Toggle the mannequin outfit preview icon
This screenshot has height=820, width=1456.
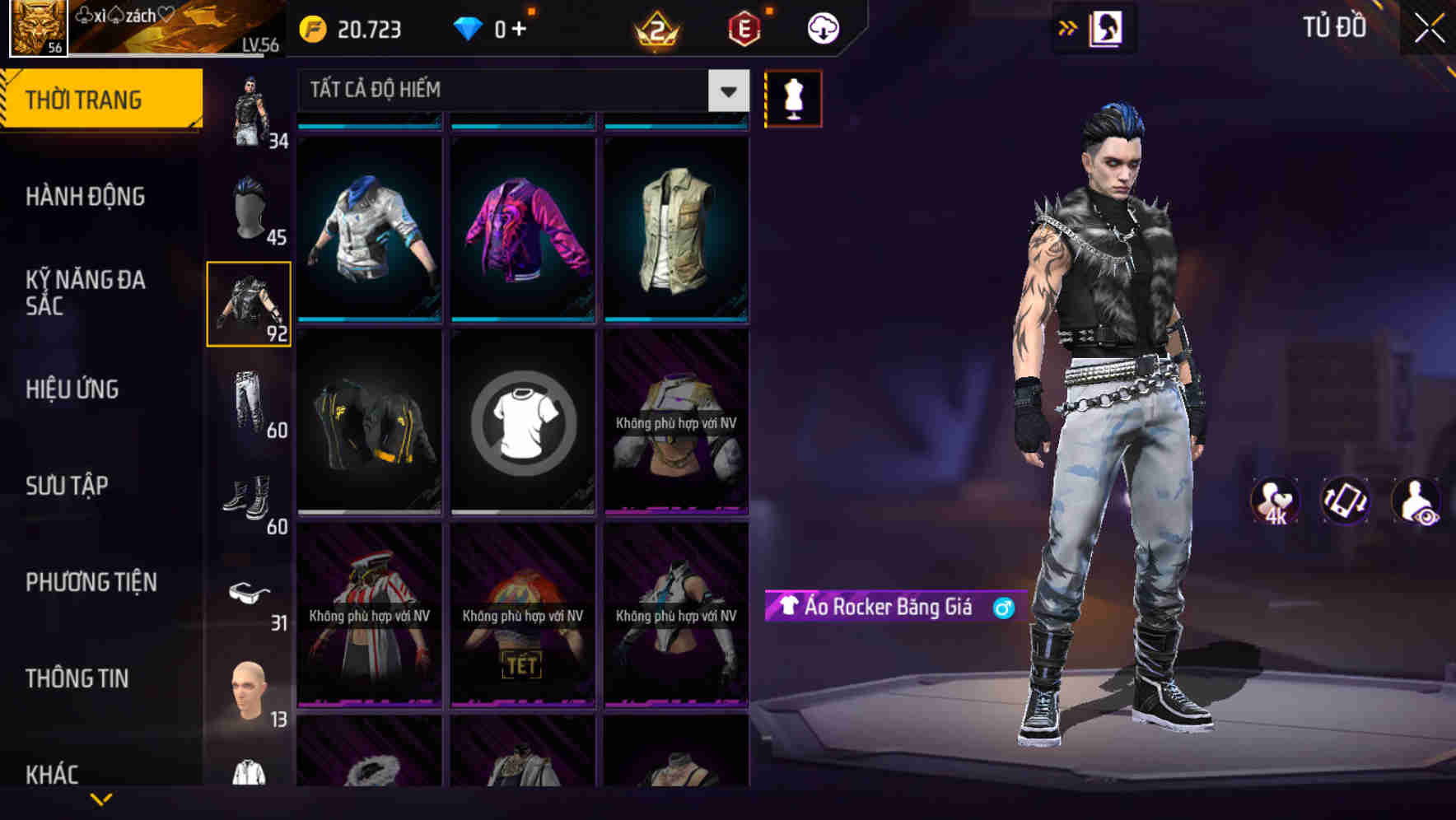point(793,97)
